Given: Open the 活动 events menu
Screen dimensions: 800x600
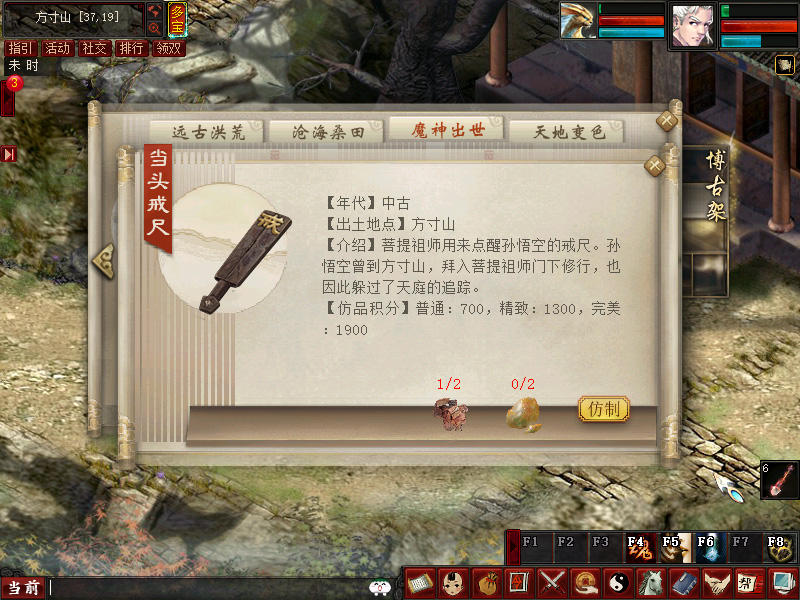Looking at the screenshot, I should [x=57, y=48].
